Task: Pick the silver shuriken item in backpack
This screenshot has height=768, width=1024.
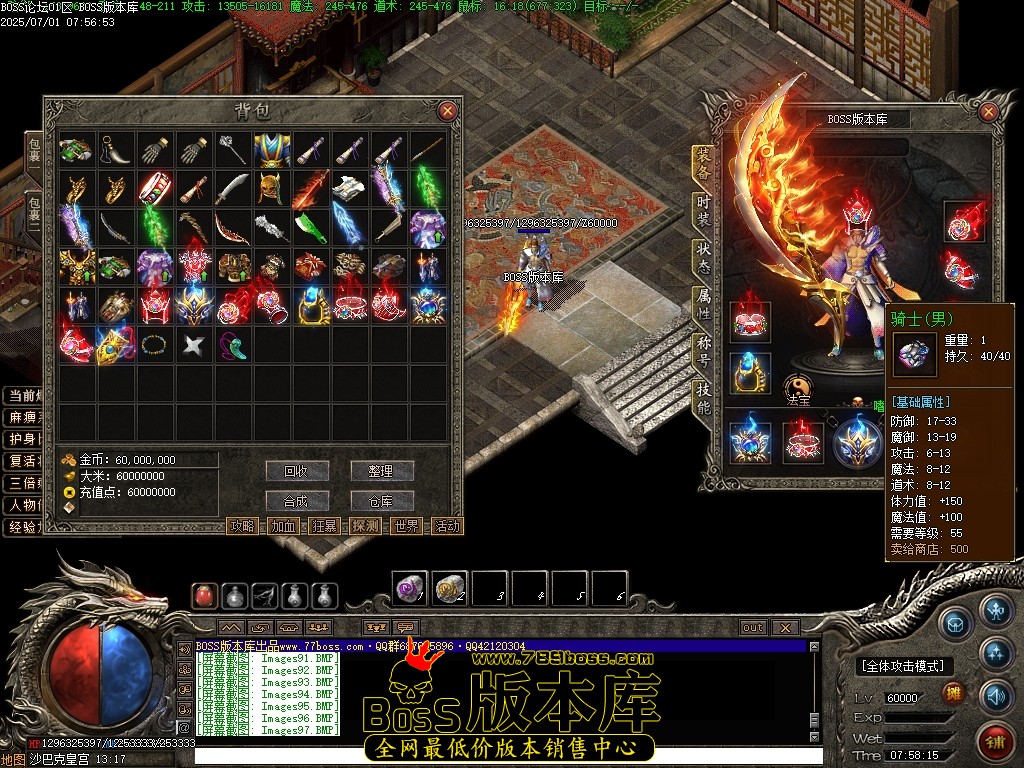Action: (x=193, y=346)
